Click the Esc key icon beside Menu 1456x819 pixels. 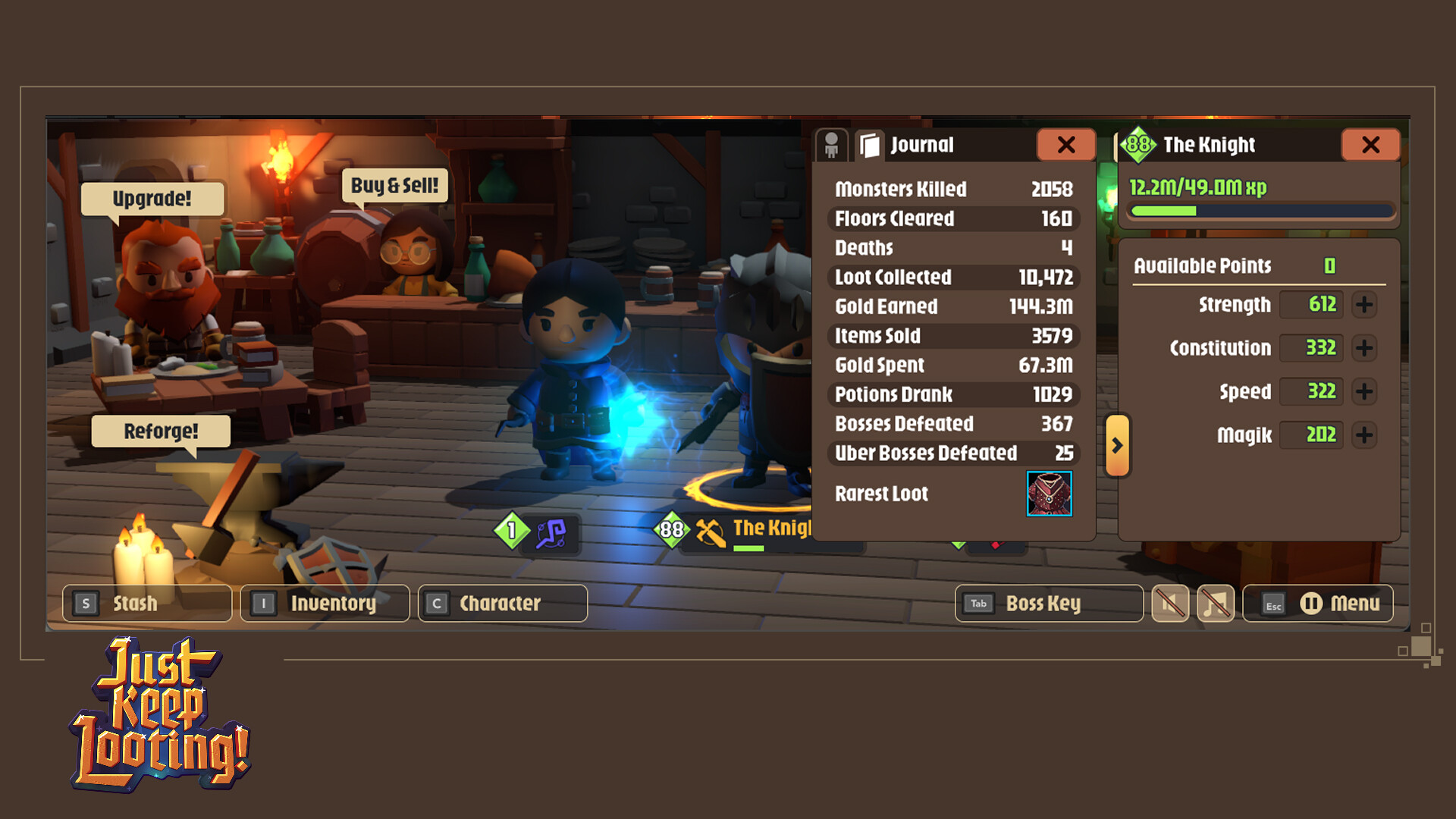point(1273,605)
